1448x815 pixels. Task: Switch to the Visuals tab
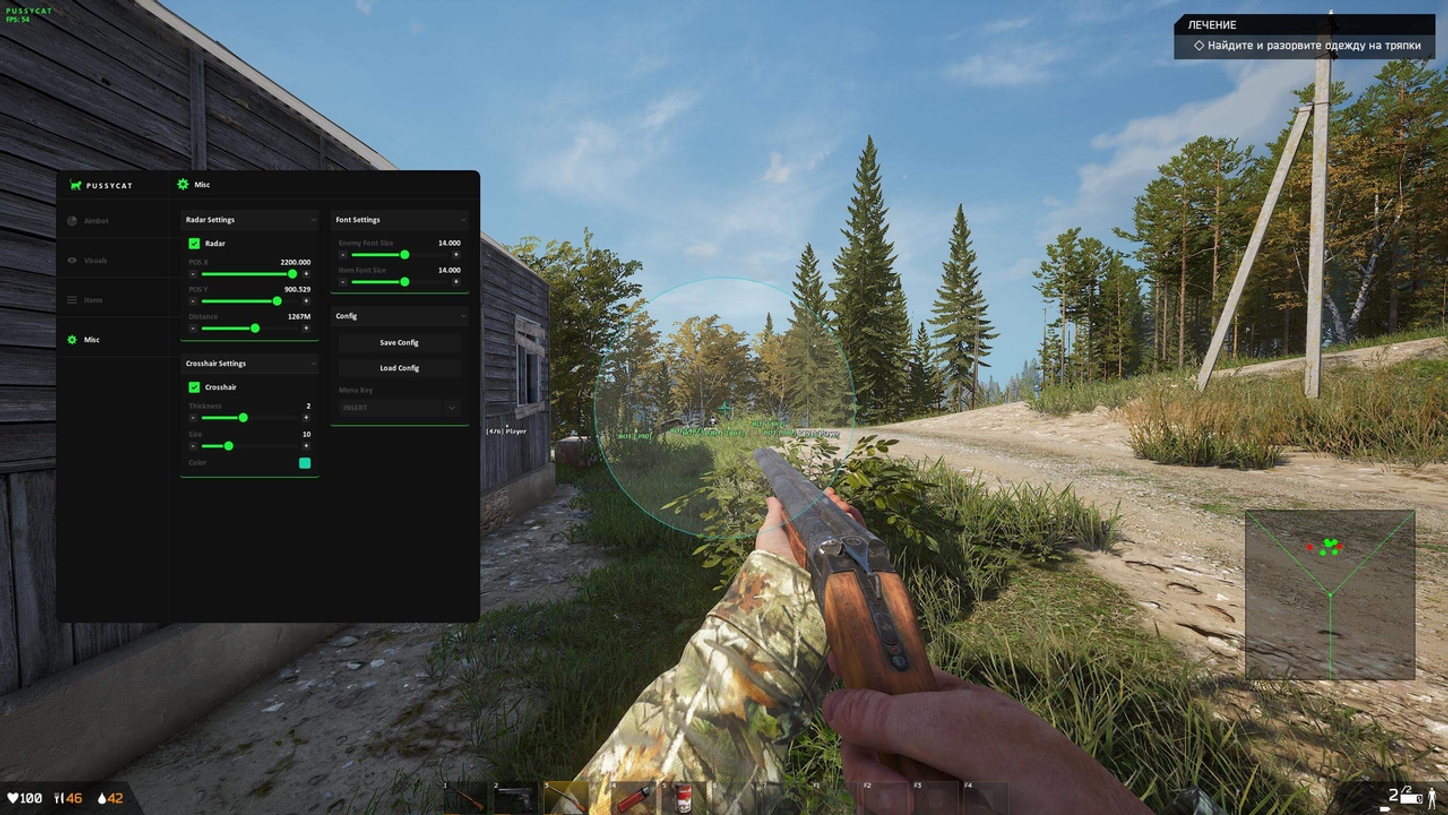(95, 260)
